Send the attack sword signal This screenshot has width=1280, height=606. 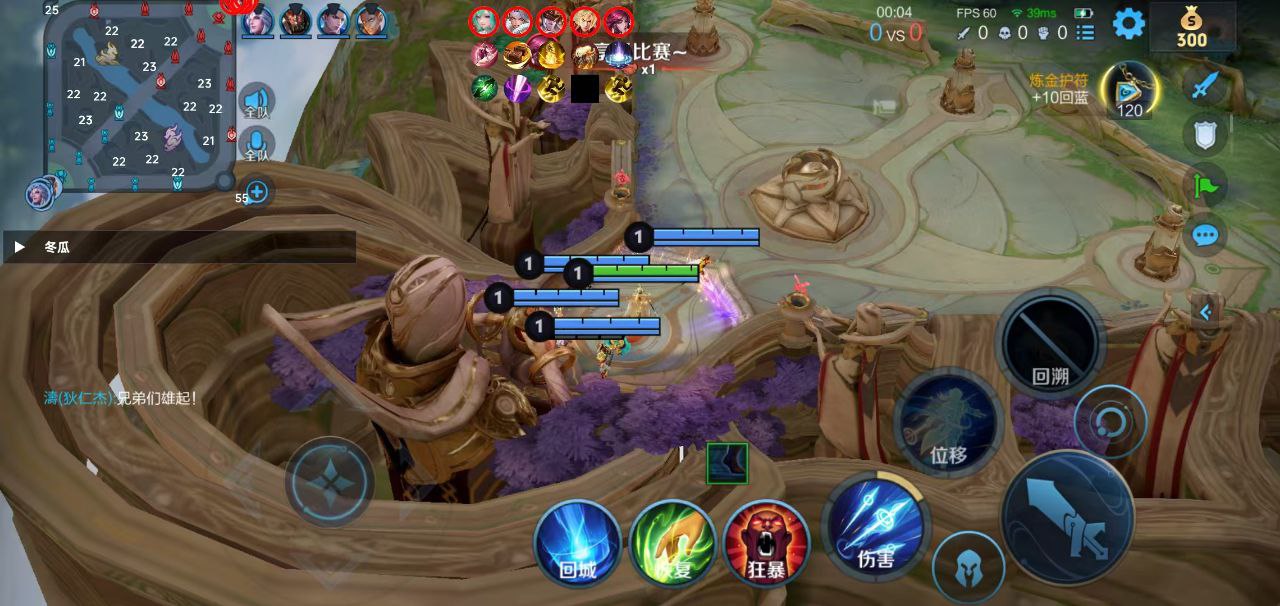point(1205,84)
